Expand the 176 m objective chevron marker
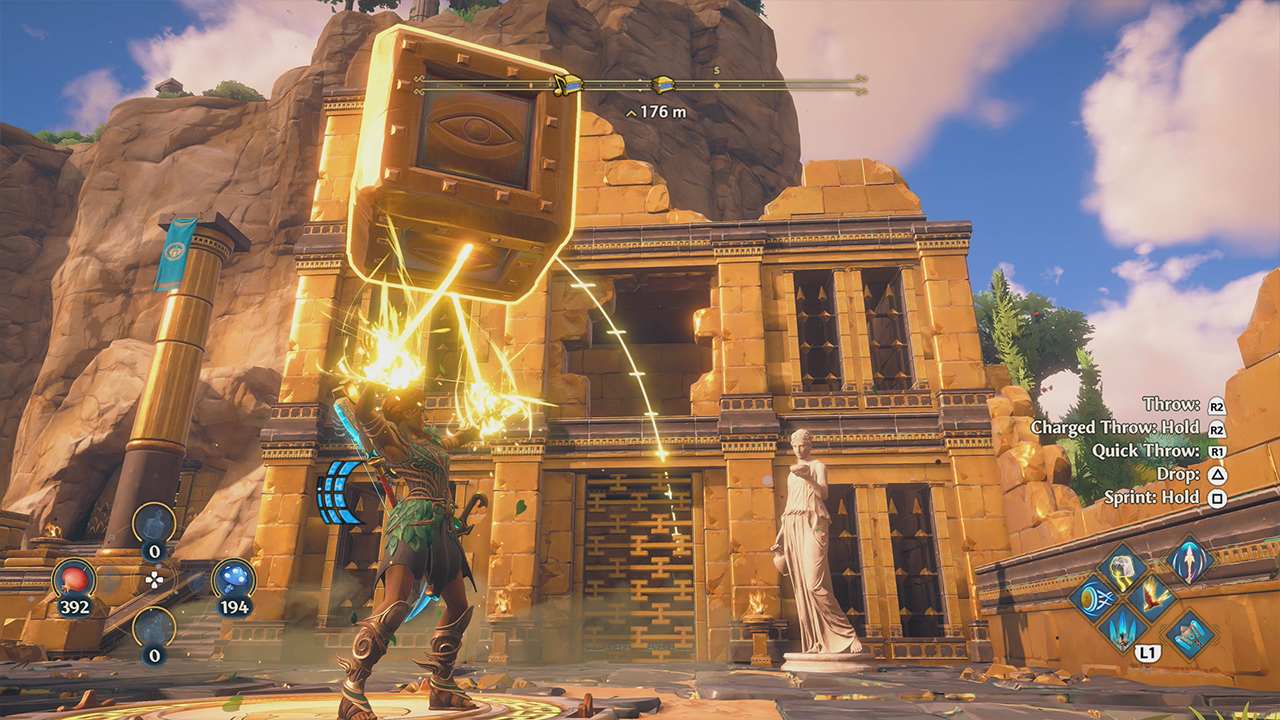 click(x=630, y=113)
